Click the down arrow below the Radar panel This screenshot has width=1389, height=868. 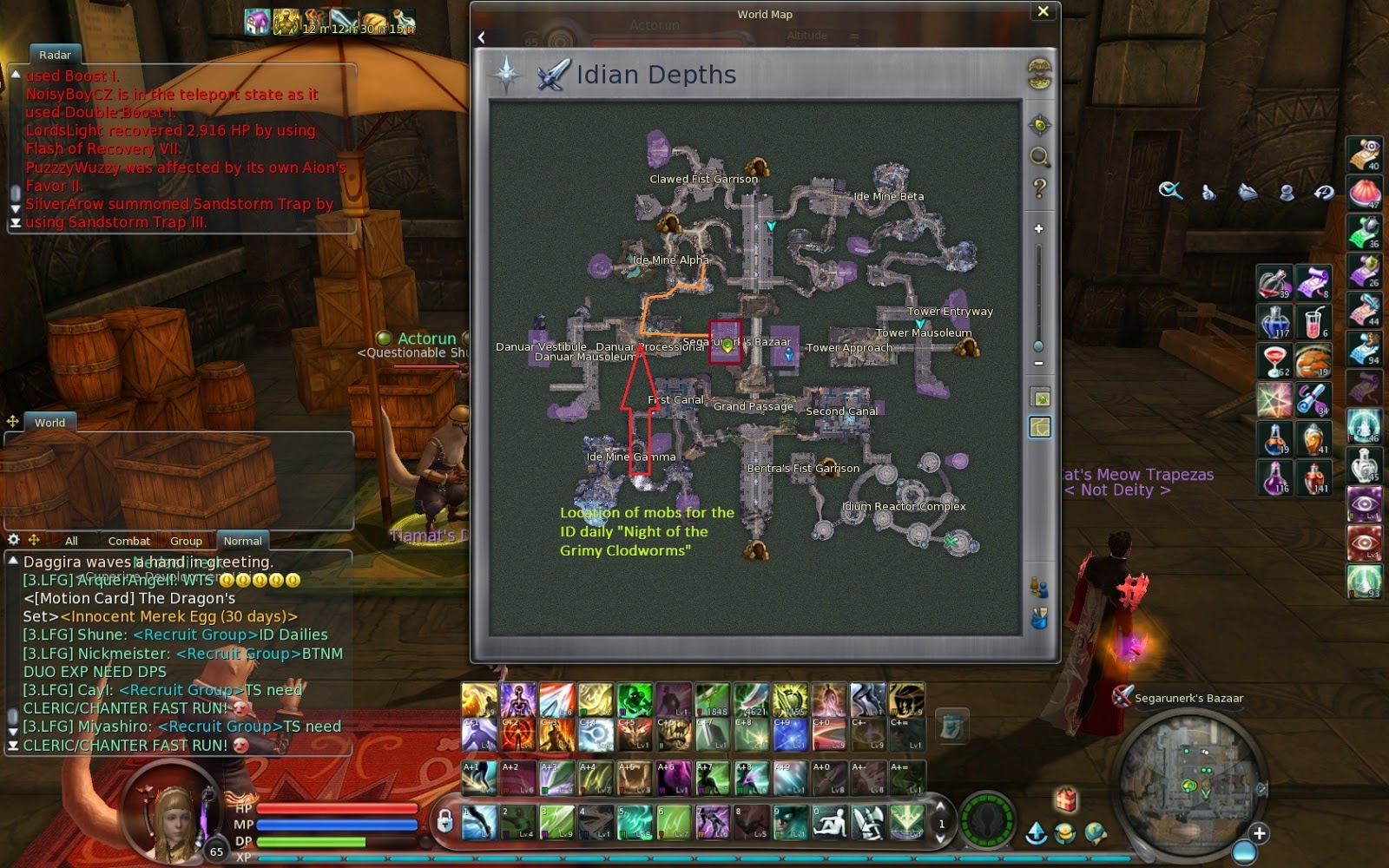coord(15,209)
